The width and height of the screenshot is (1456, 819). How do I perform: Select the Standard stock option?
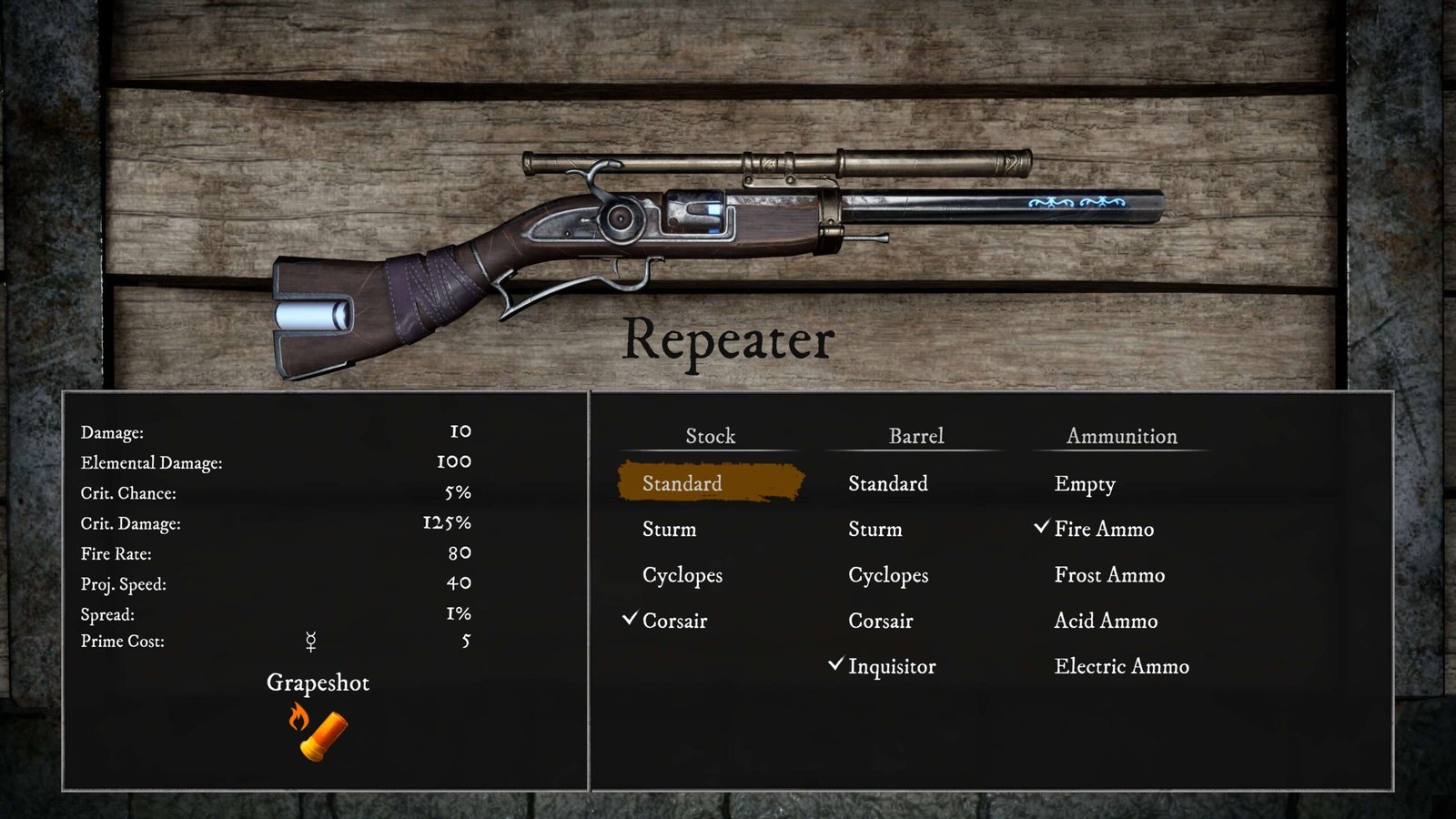pyautogui.click(x=682, y=483)
